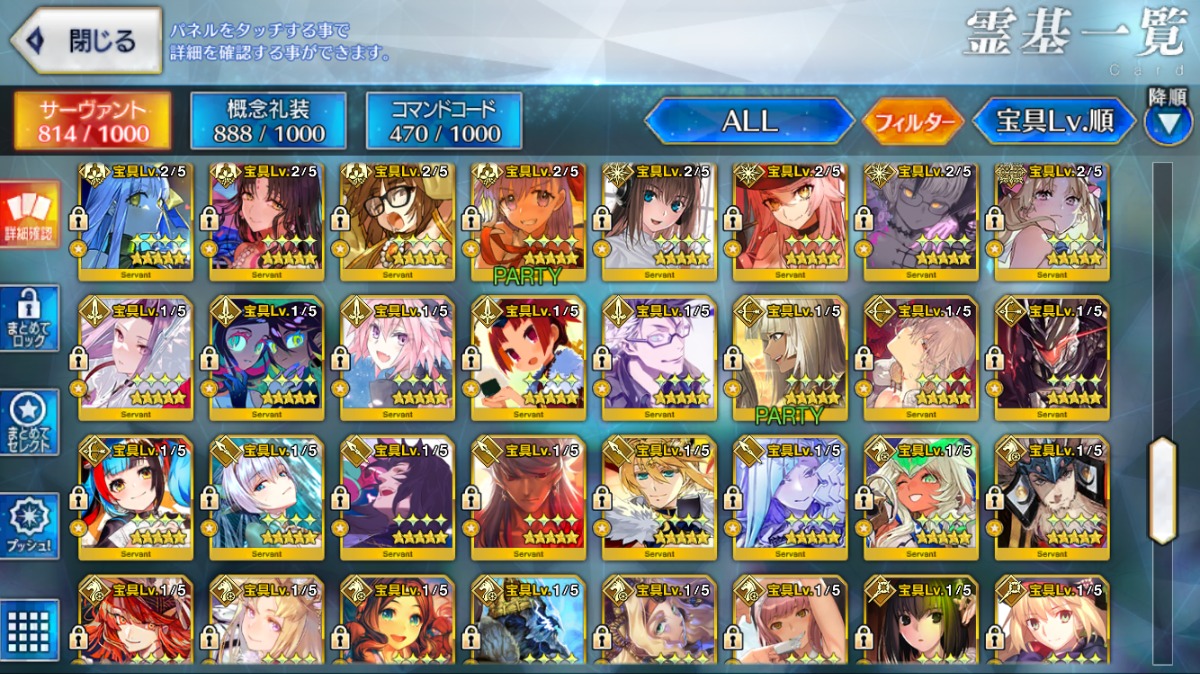Choose the まとめてセレクト bulk select button

click(29, 422)
